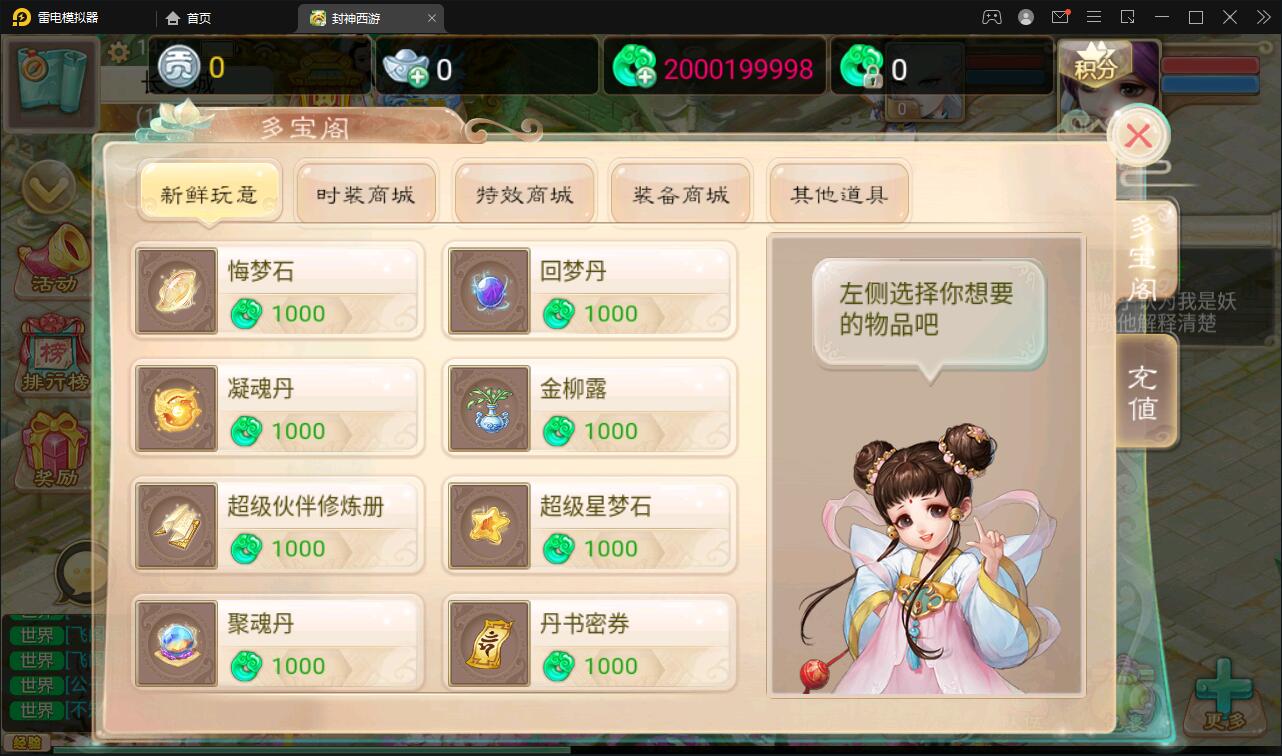Open the 活动 horn icon on left sidebar
The width and height of the screenshot is (1282, 756).
tap(50, 255)
